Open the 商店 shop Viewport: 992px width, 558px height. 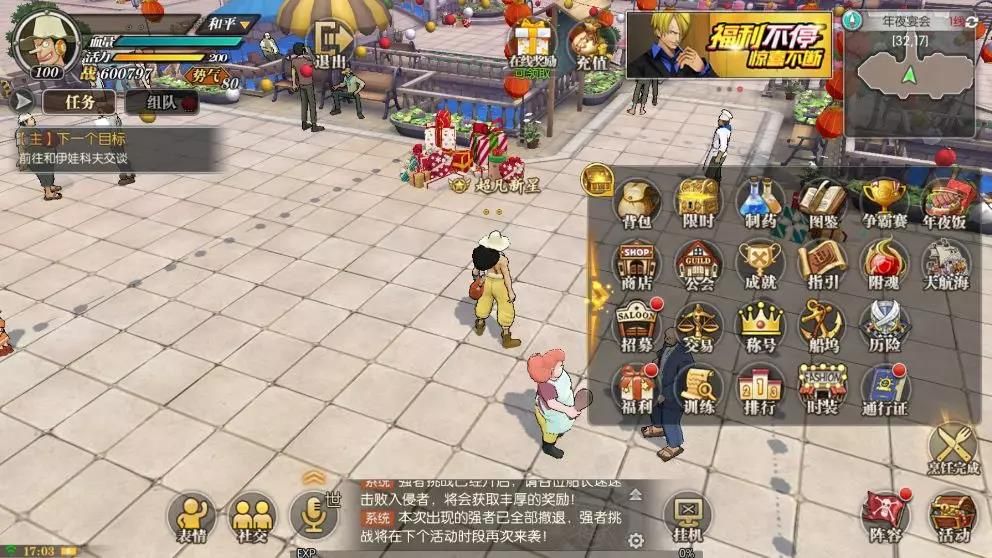click(x=637, y=266)
